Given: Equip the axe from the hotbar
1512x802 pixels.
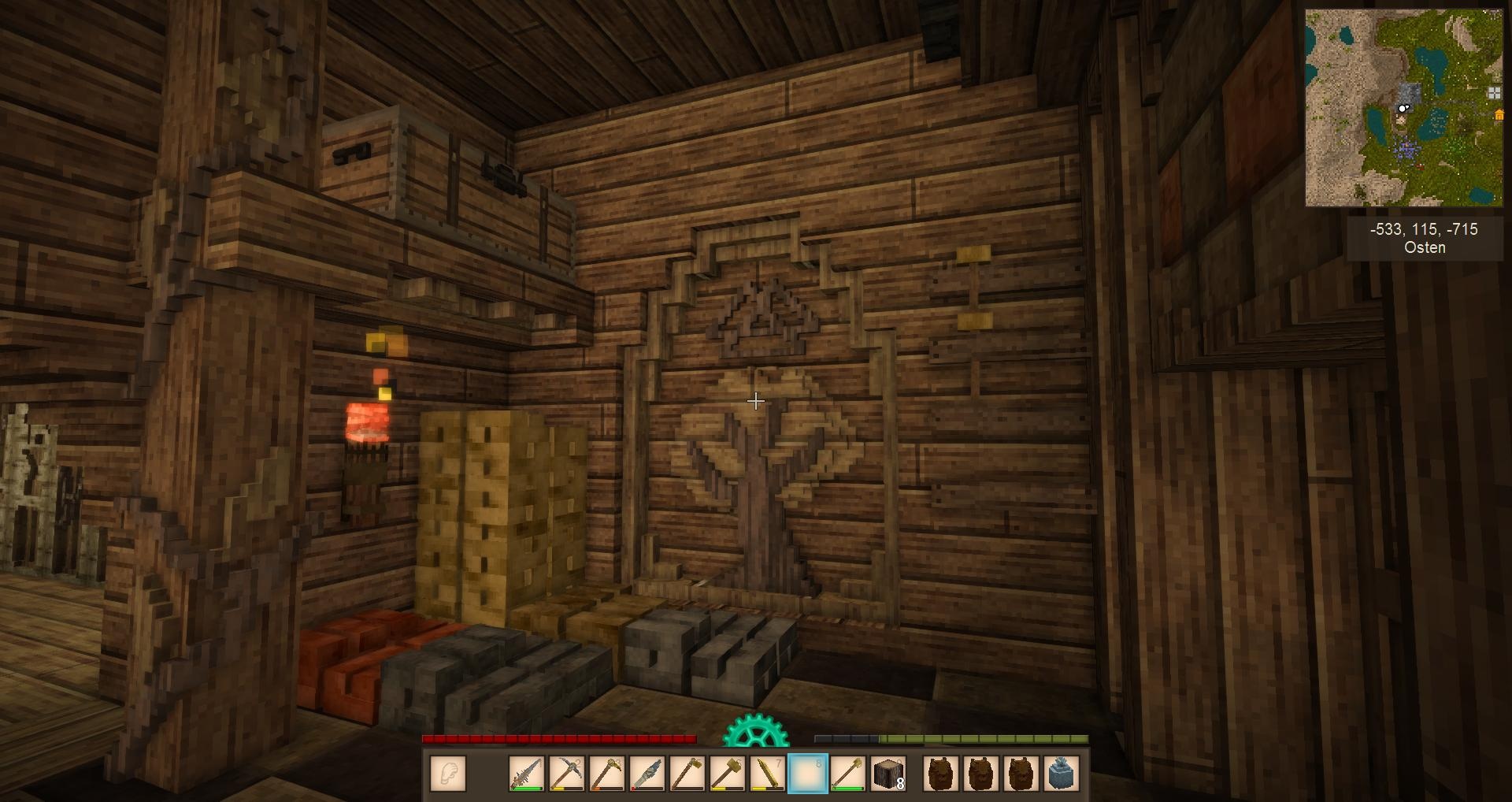Looking at the screenshot, I should [687, 774].
